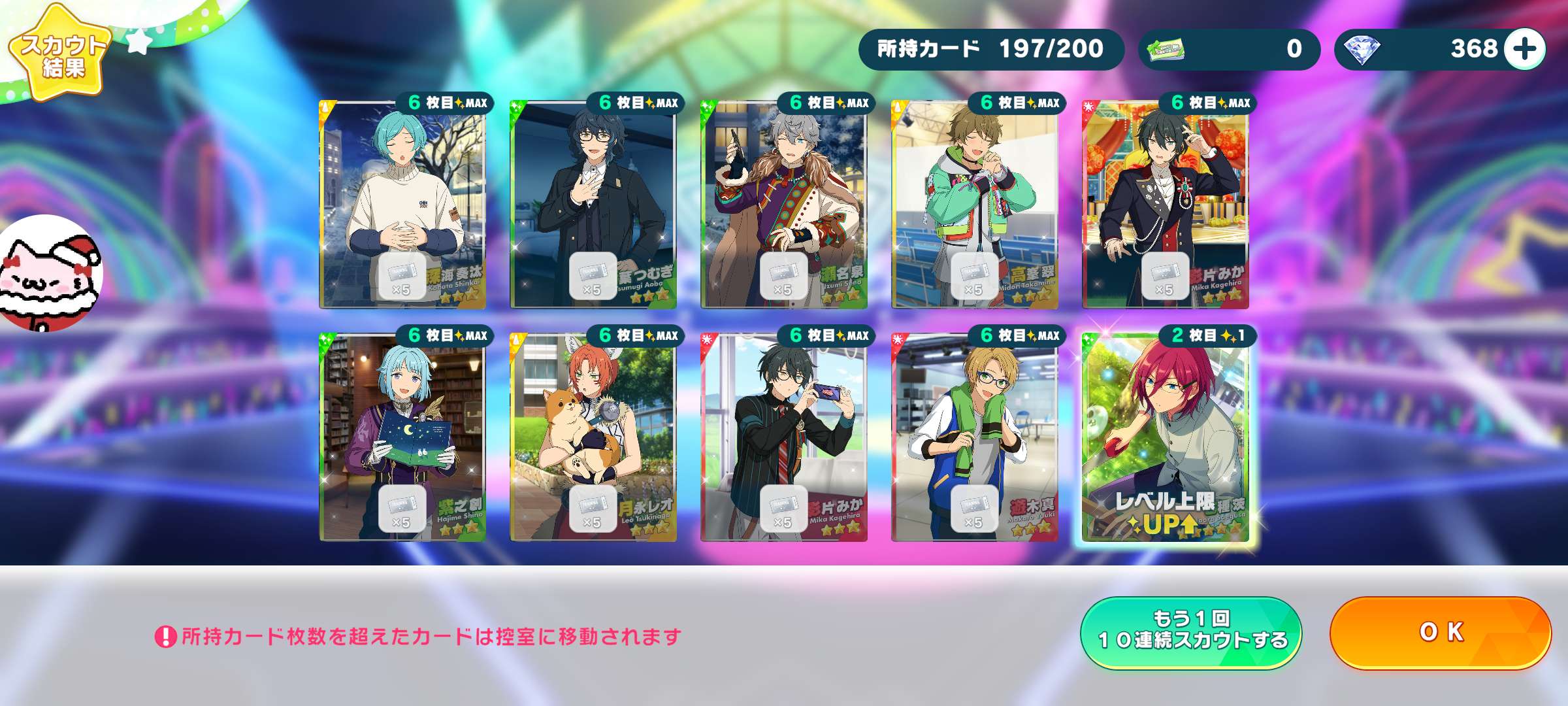This screenshot has height=706, width=1568.
Task: Select Mika Kagehira card with red lanterns
Action: point(1166,204)
